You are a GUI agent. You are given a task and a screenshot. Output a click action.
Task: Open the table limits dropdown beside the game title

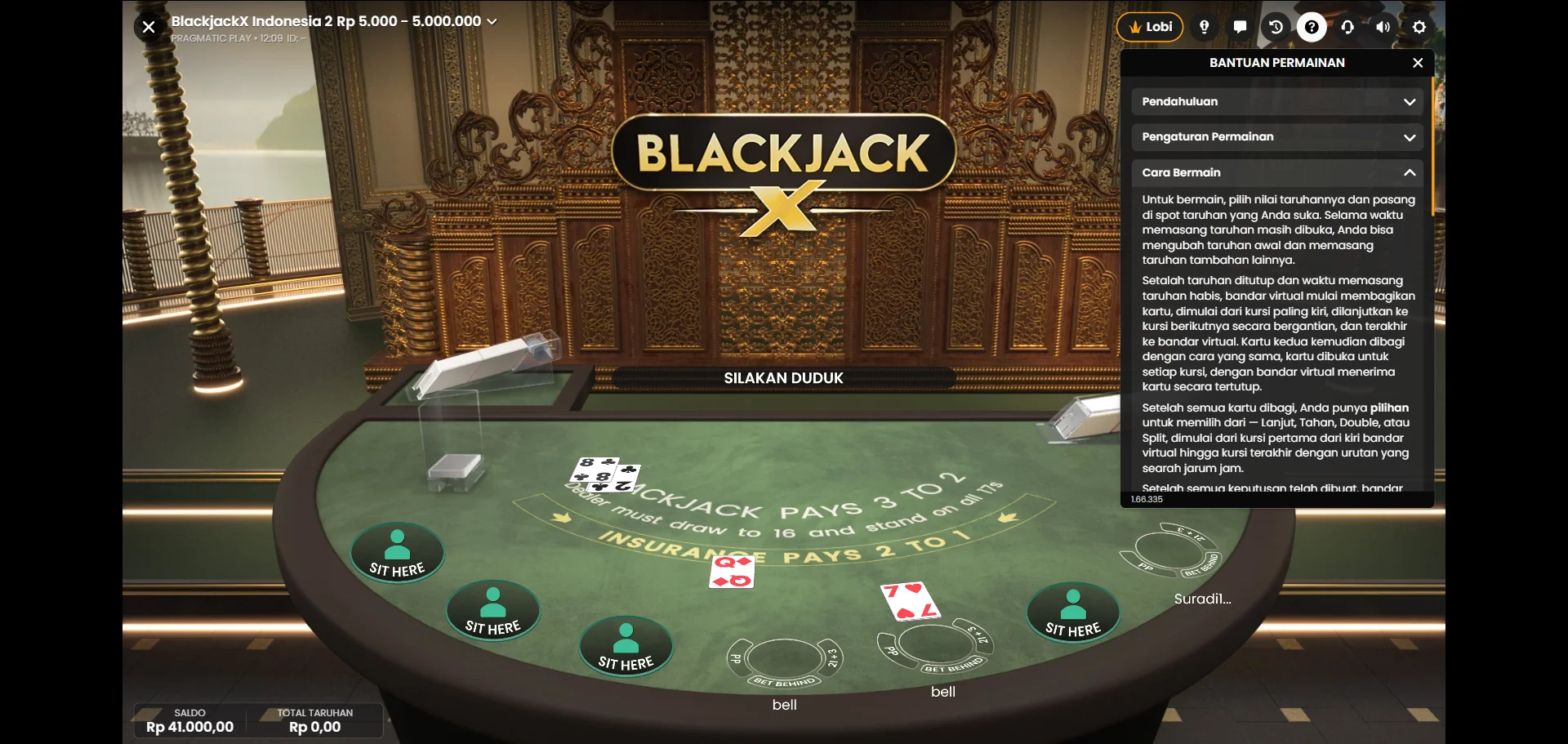point(492,21)
